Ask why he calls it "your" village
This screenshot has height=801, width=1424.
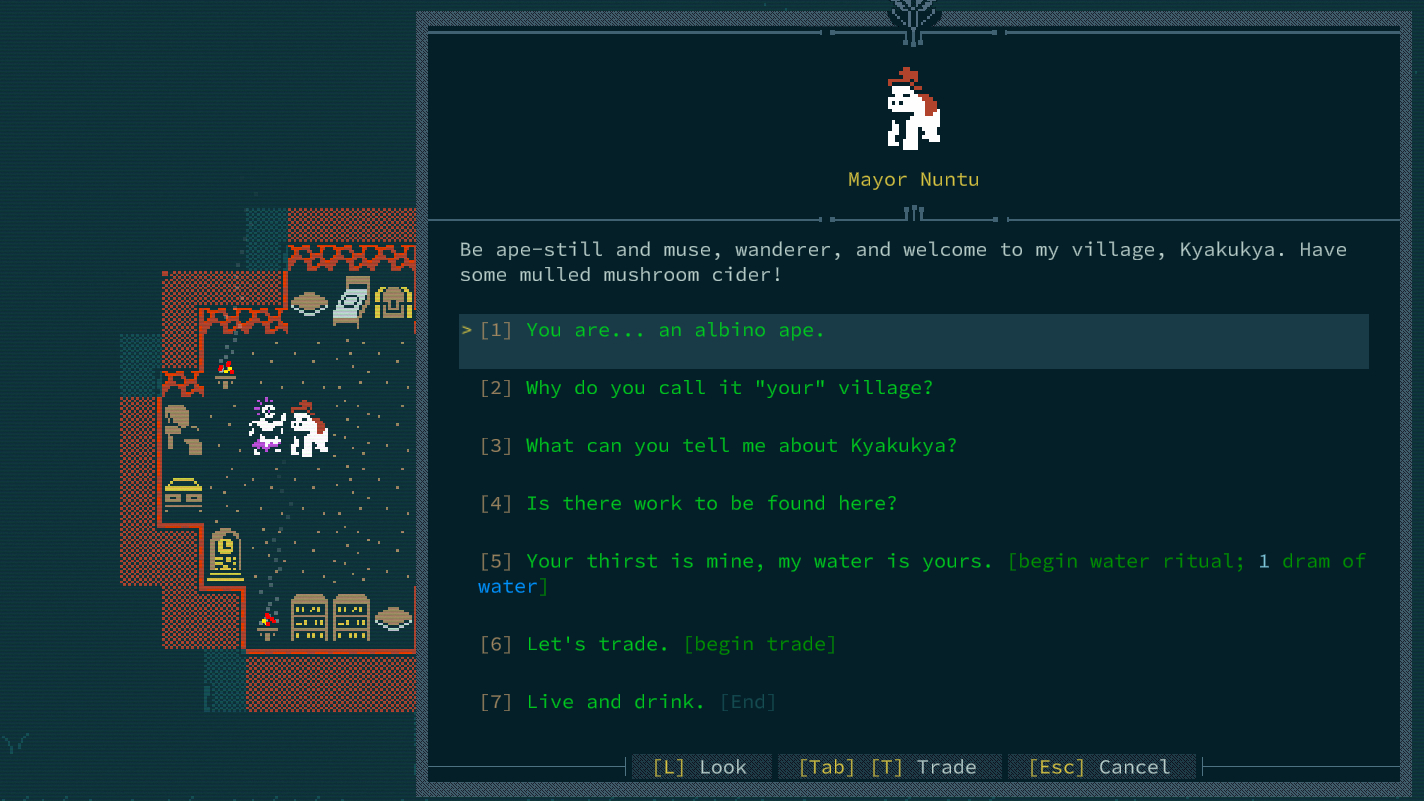pyautogui.click(x=729, y=388)
